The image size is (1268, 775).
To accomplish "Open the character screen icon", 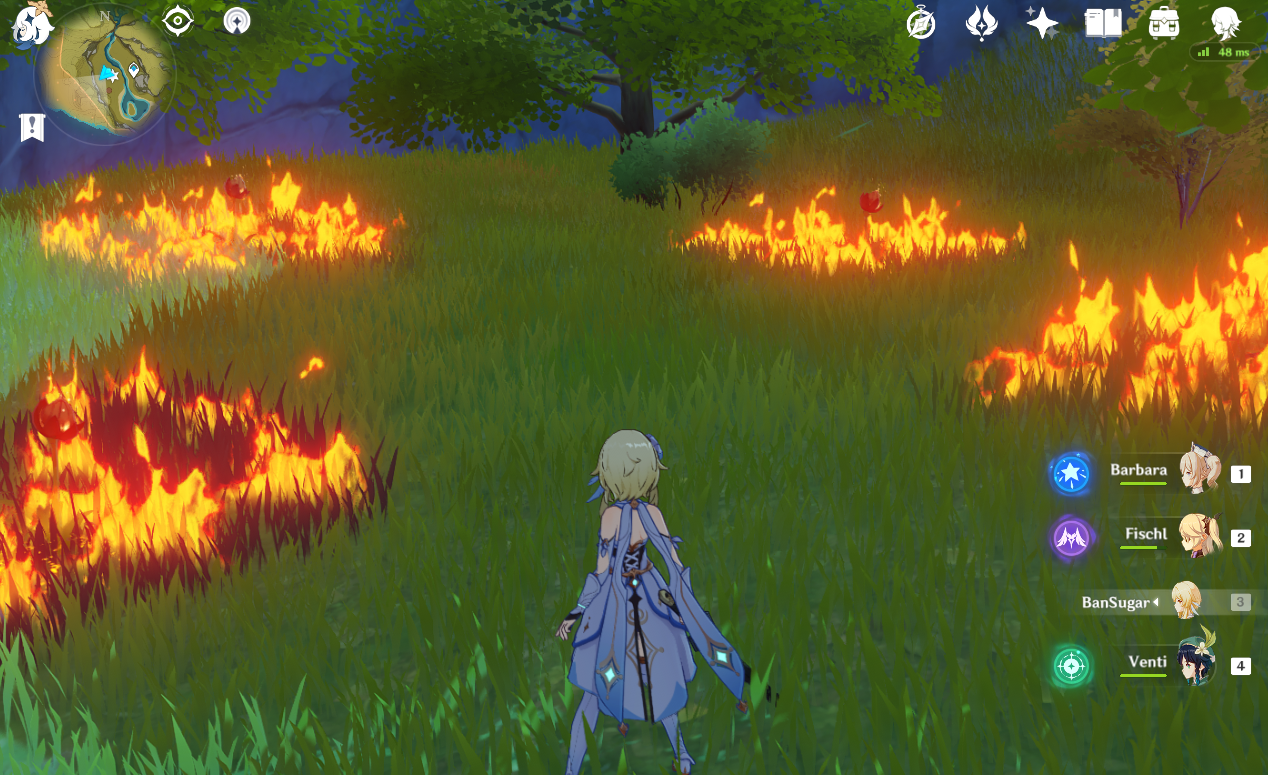I will [x=1225, y=21].
